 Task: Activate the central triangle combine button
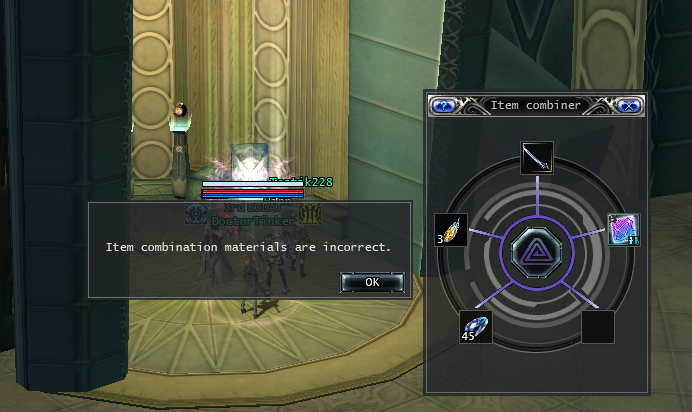click(x=537, y=248)
